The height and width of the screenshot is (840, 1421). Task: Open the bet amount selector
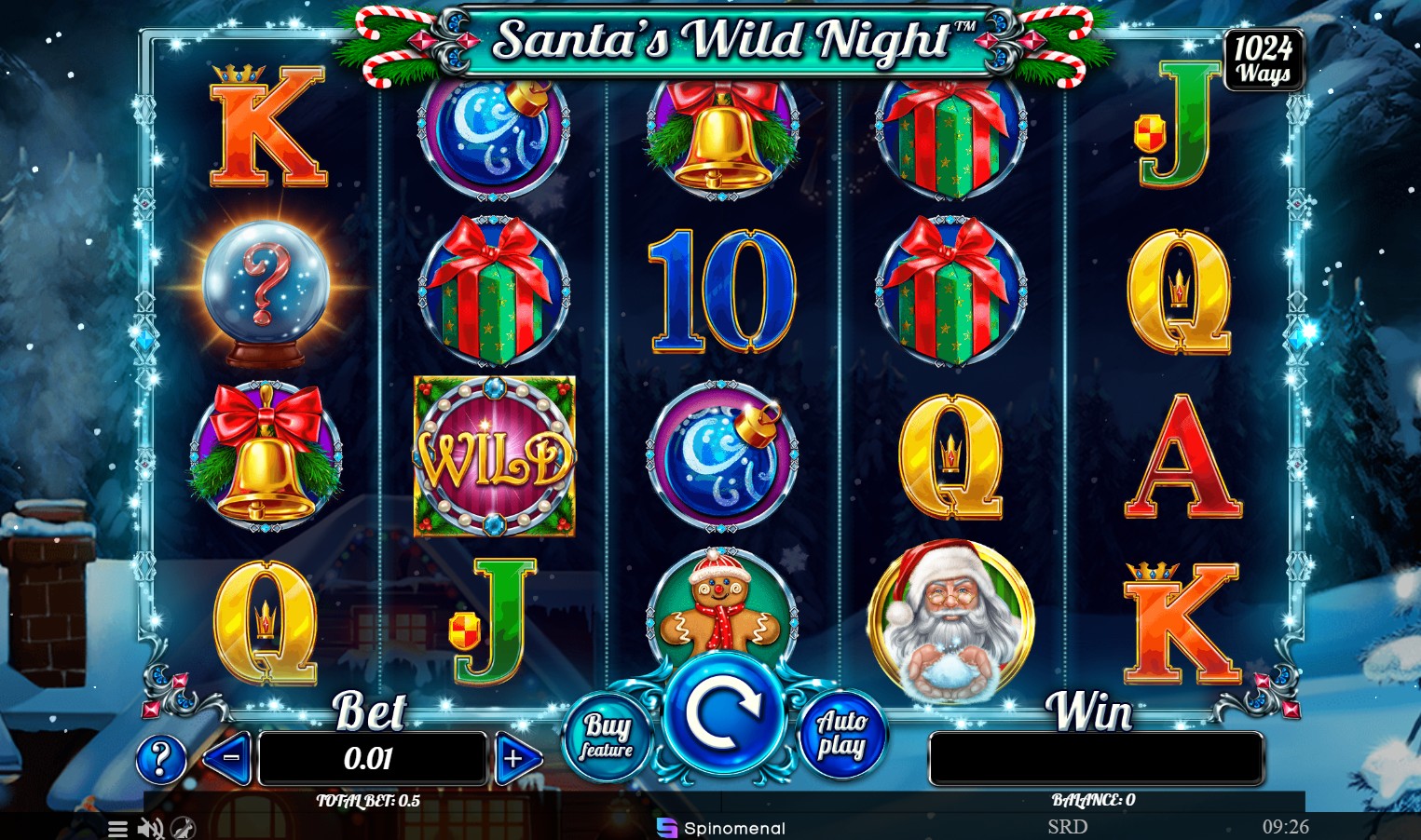(372, 759)
